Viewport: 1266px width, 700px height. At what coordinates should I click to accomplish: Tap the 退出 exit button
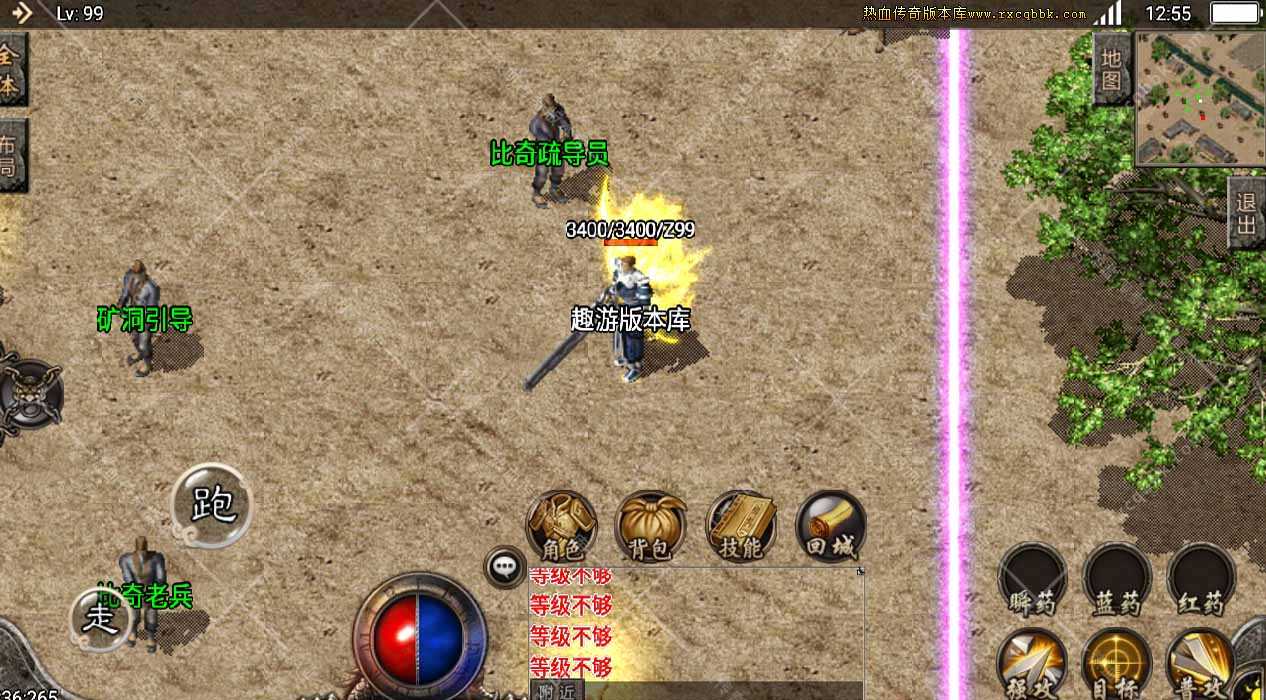coord(1246,213)
